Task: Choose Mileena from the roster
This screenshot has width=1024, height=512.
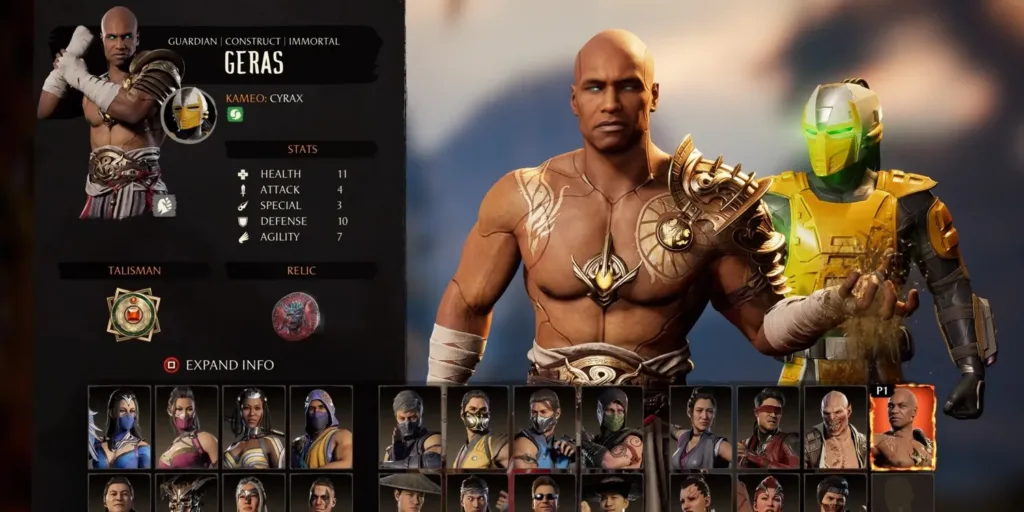Action: coord(186,427)
